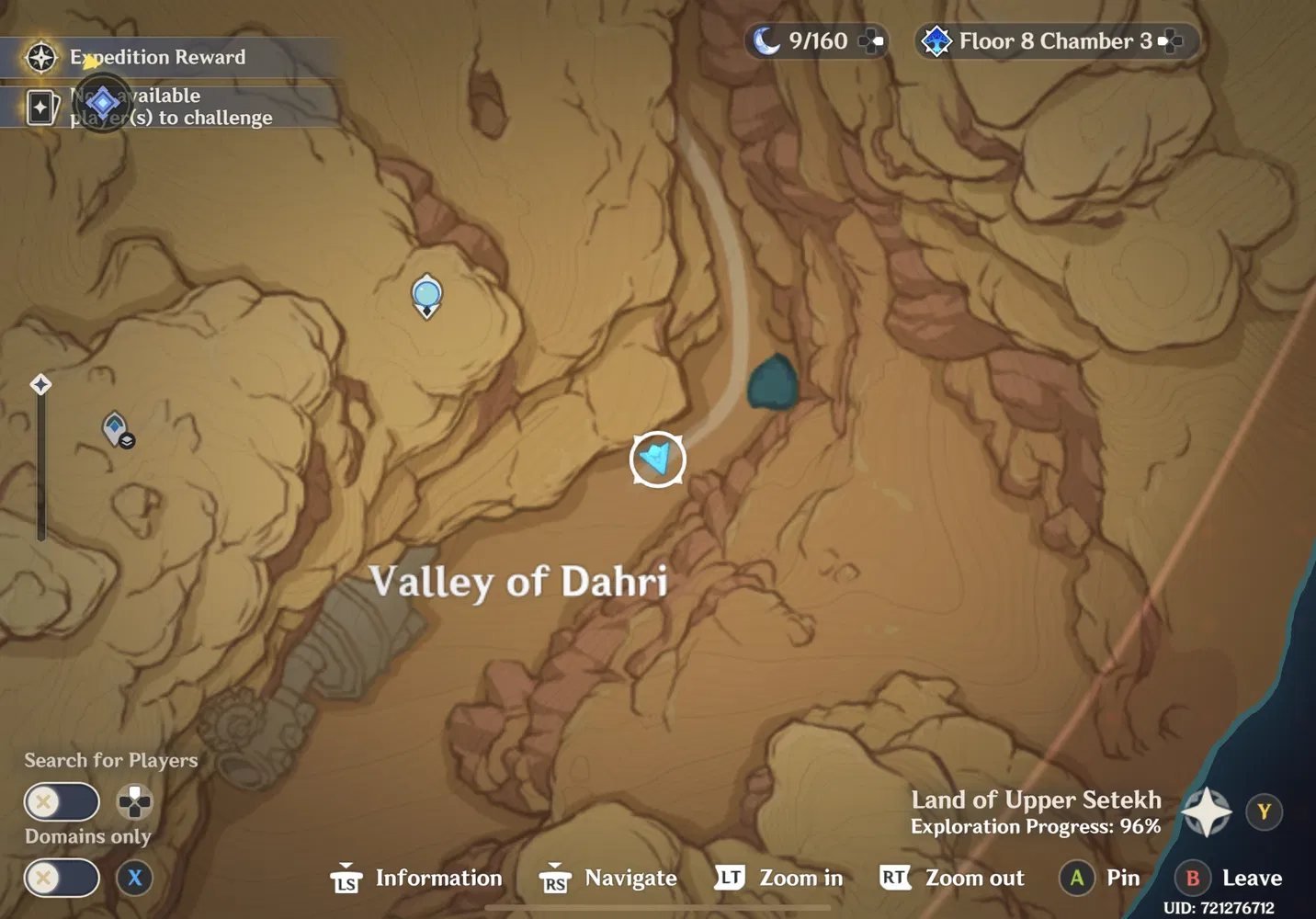
Task: Toggle the switch beside the X button
Action: click(x=62, y=879)
